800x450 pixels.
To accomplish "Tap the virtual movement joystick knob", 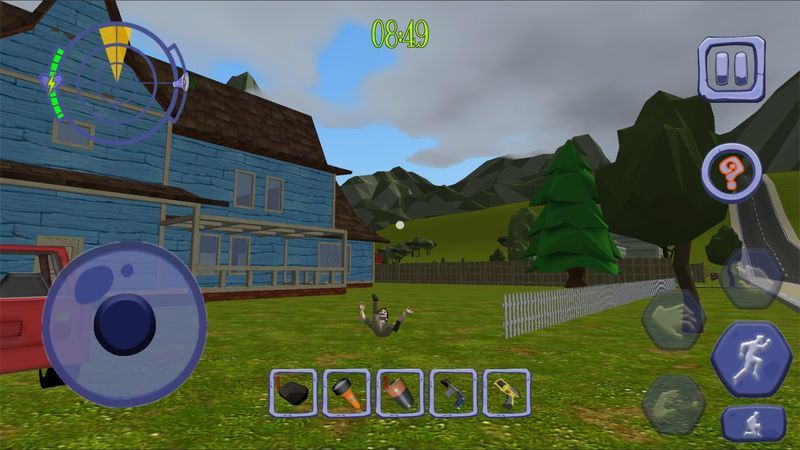I will tap(125, 322).
